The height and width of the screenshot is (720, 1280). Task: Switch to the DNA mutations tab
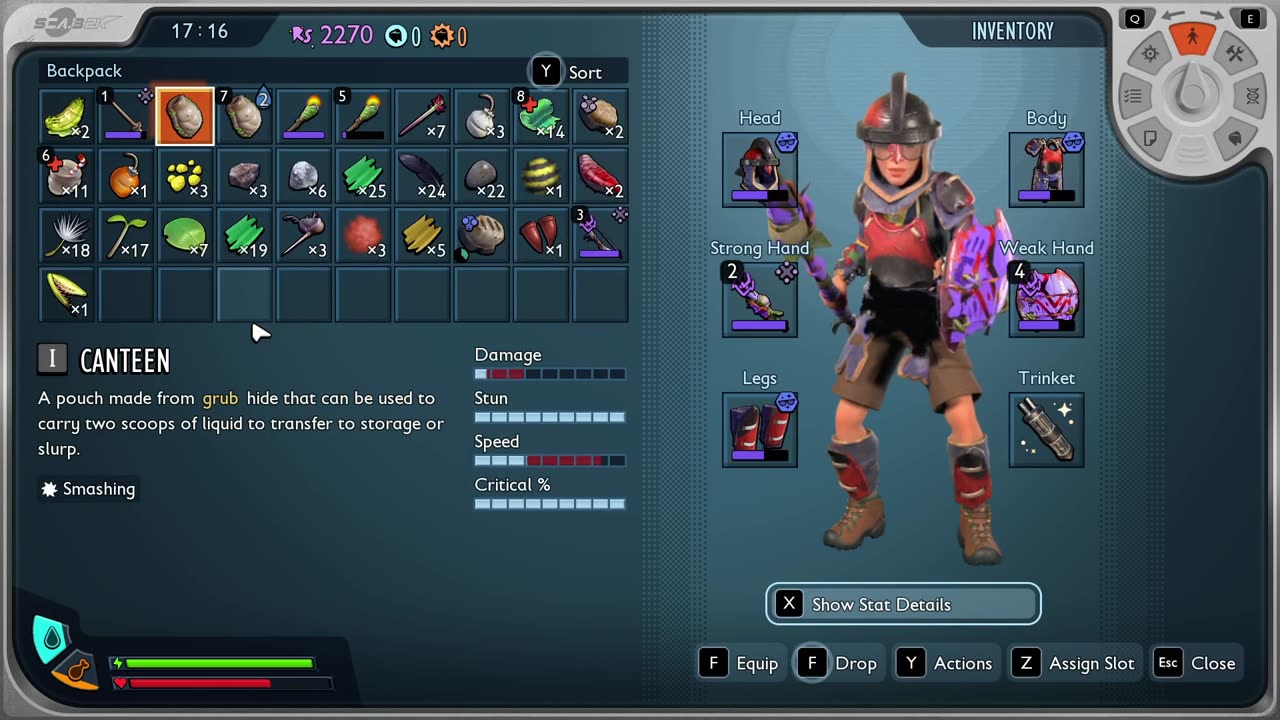click(1252, 97)
